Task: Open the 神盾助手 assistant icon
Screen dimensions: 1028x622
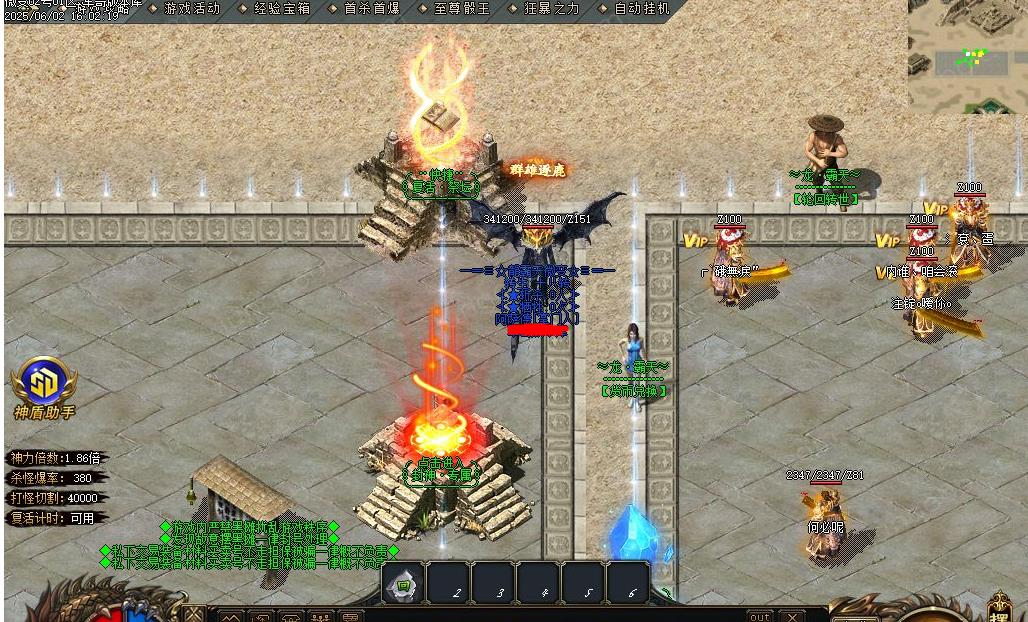Action: point(44,383)
